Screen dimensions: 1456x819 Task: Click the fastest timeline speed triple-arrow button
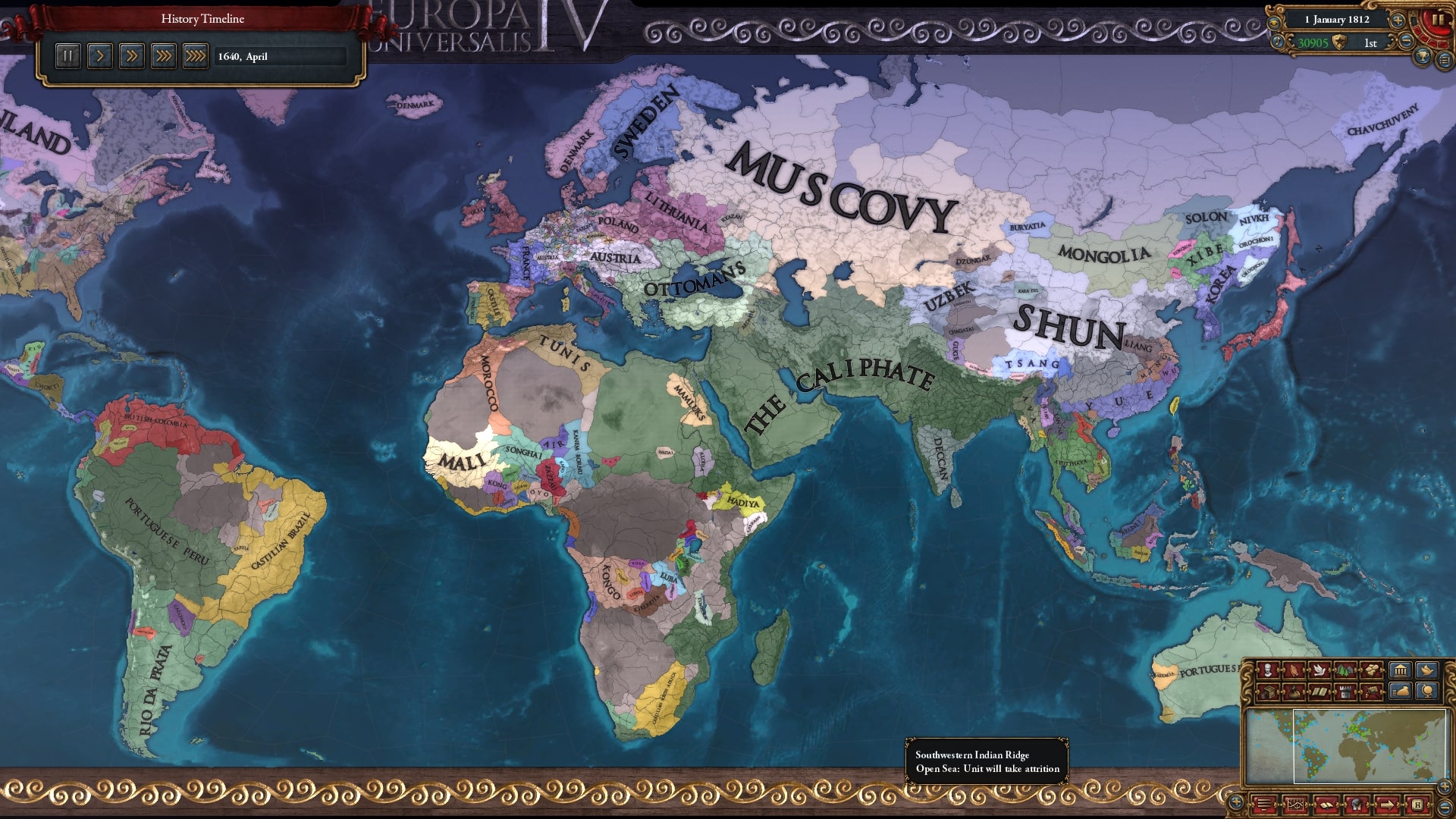tap(196, 55)
